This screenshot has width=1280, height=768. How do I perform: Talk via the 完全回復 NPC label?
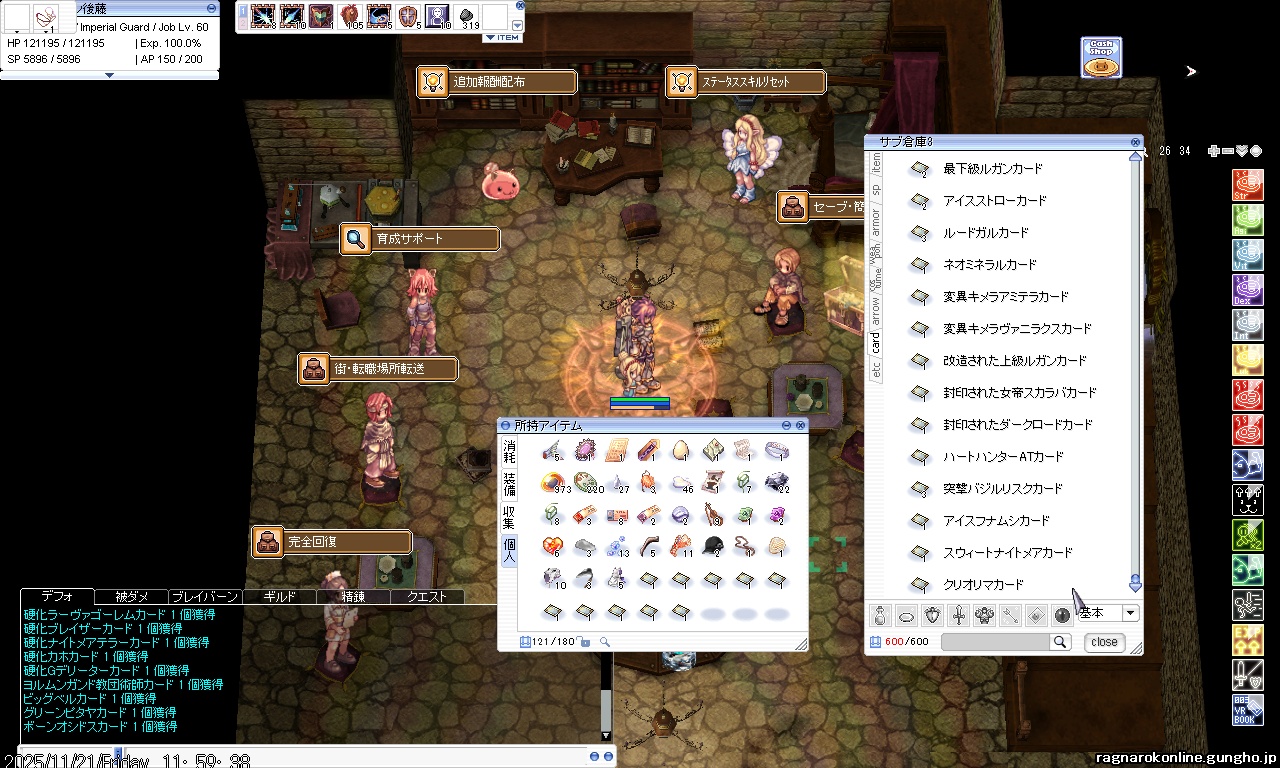click(x=332, y=542)
